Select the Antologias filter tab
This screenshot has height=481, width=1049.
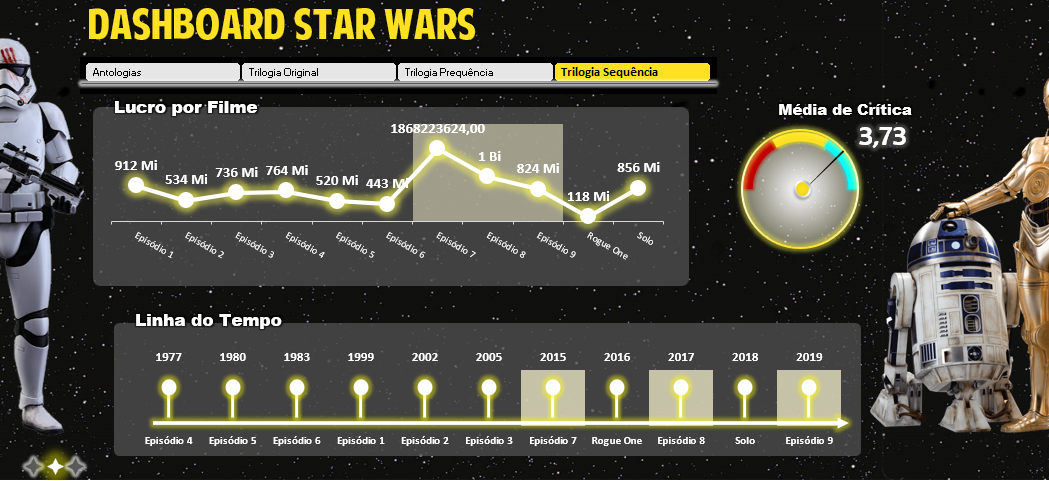[x=163, y=72]
